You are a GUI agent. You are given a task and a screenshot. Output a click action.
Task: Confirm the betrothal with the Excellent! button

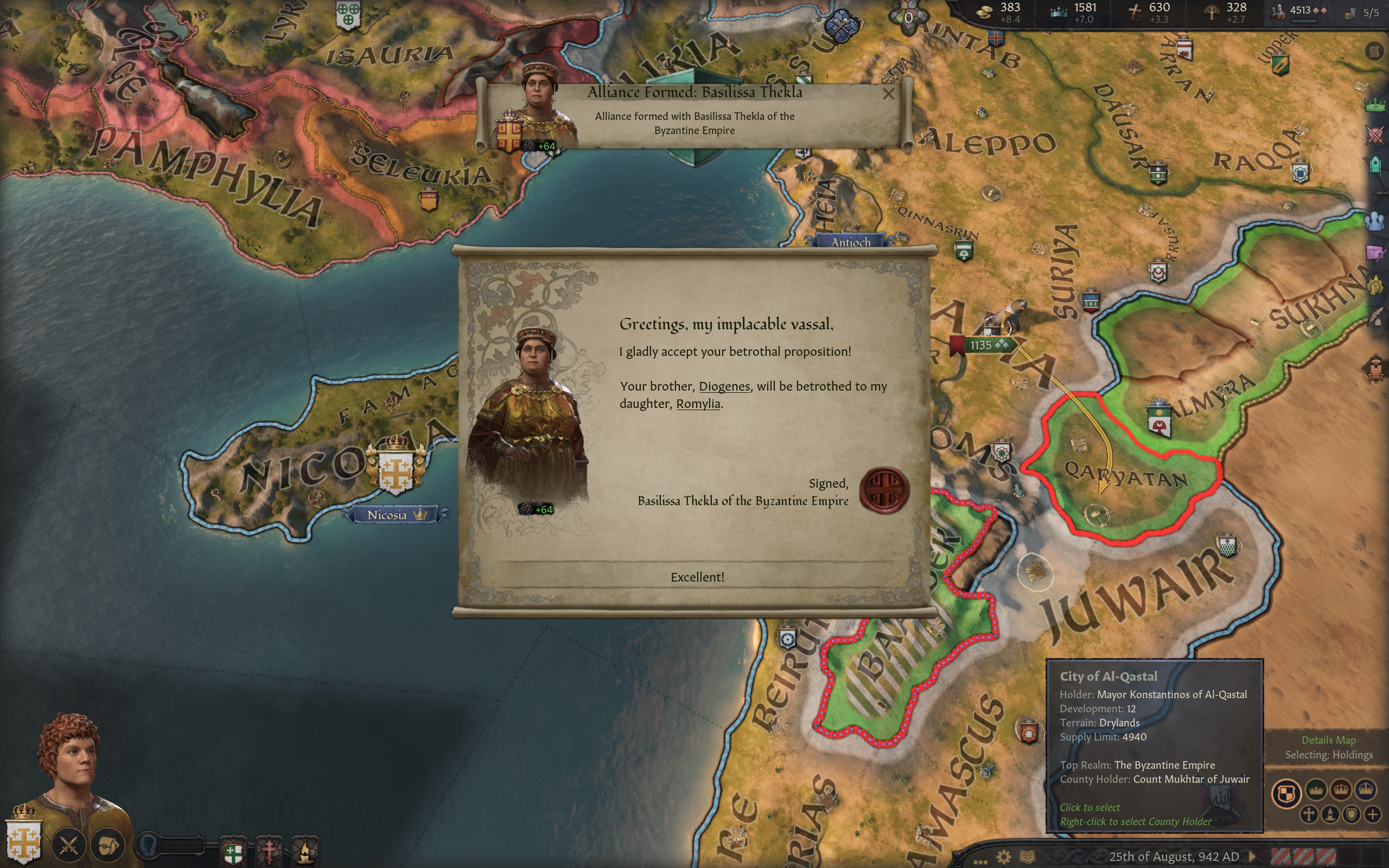[x=697, y=577]
